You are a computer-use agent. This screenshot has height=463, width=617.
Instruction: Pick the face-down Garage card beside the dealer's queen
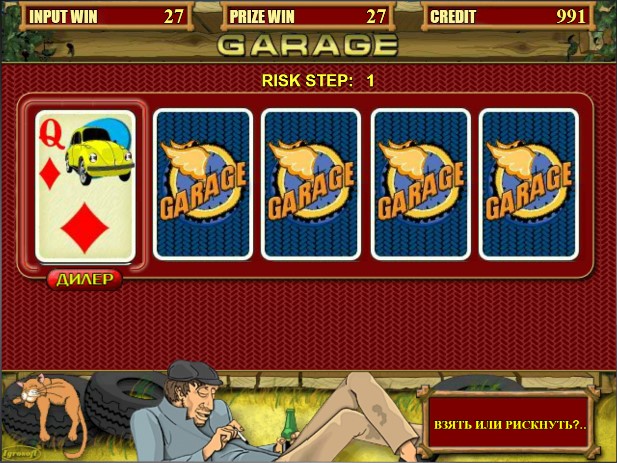(201, 184)
